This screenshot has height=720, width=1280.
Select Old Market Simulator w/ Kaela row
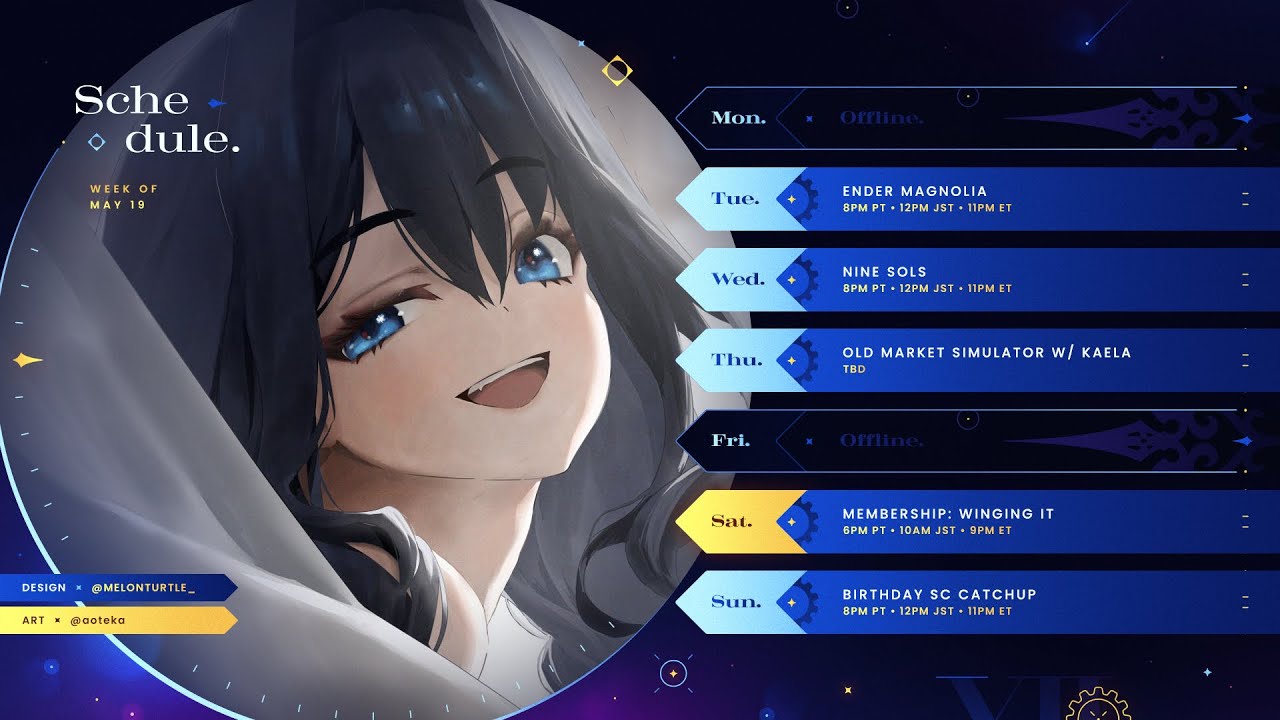(960, 360)
